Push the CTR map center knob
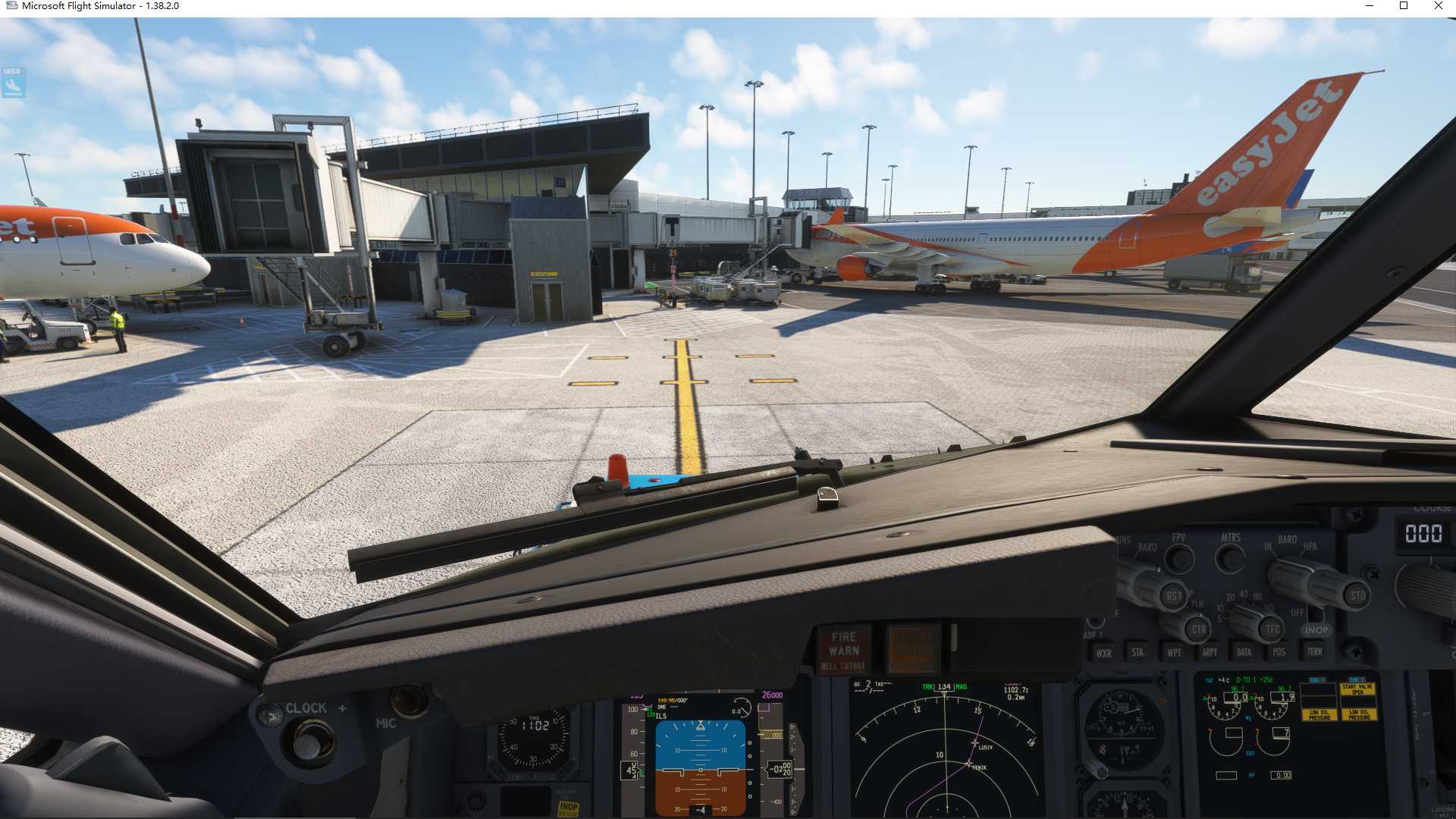This screenshot has width=1456, height=819. coord(1198,629)
